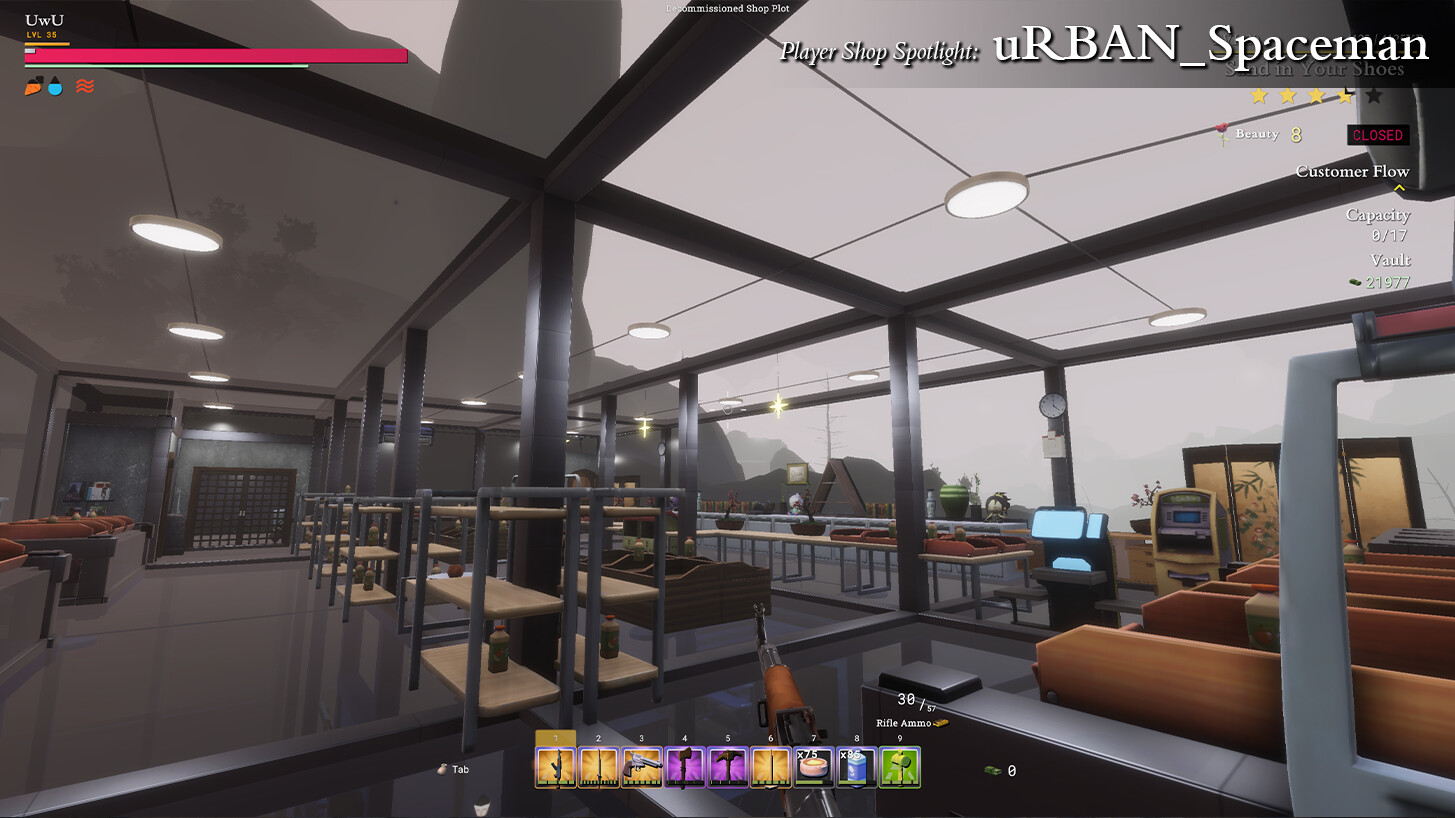Viewport: 1455px width, 818px height.
Task: Toggle the orange waves status icon
Action: (86, 85)
